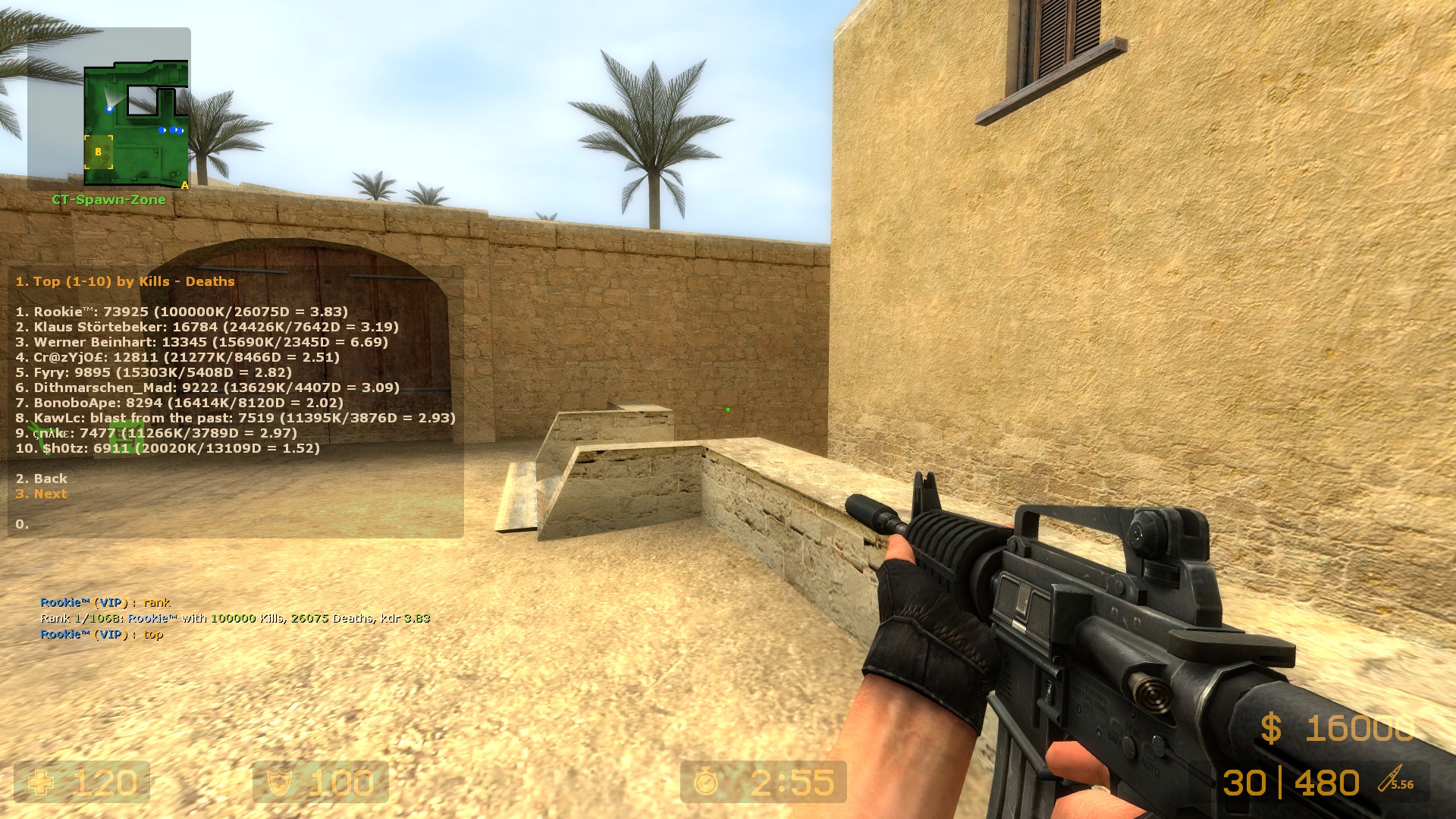
Task: Click the yellow B zone highlight on the minimap
Action: pos(98,152)
